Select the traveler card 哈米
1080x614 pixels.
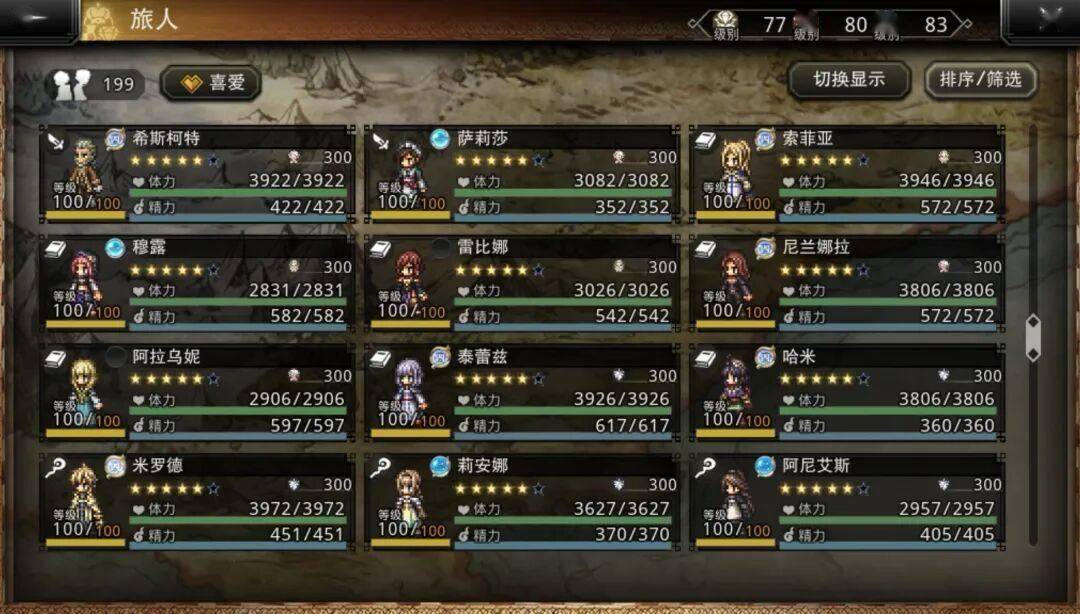[848, 391]
